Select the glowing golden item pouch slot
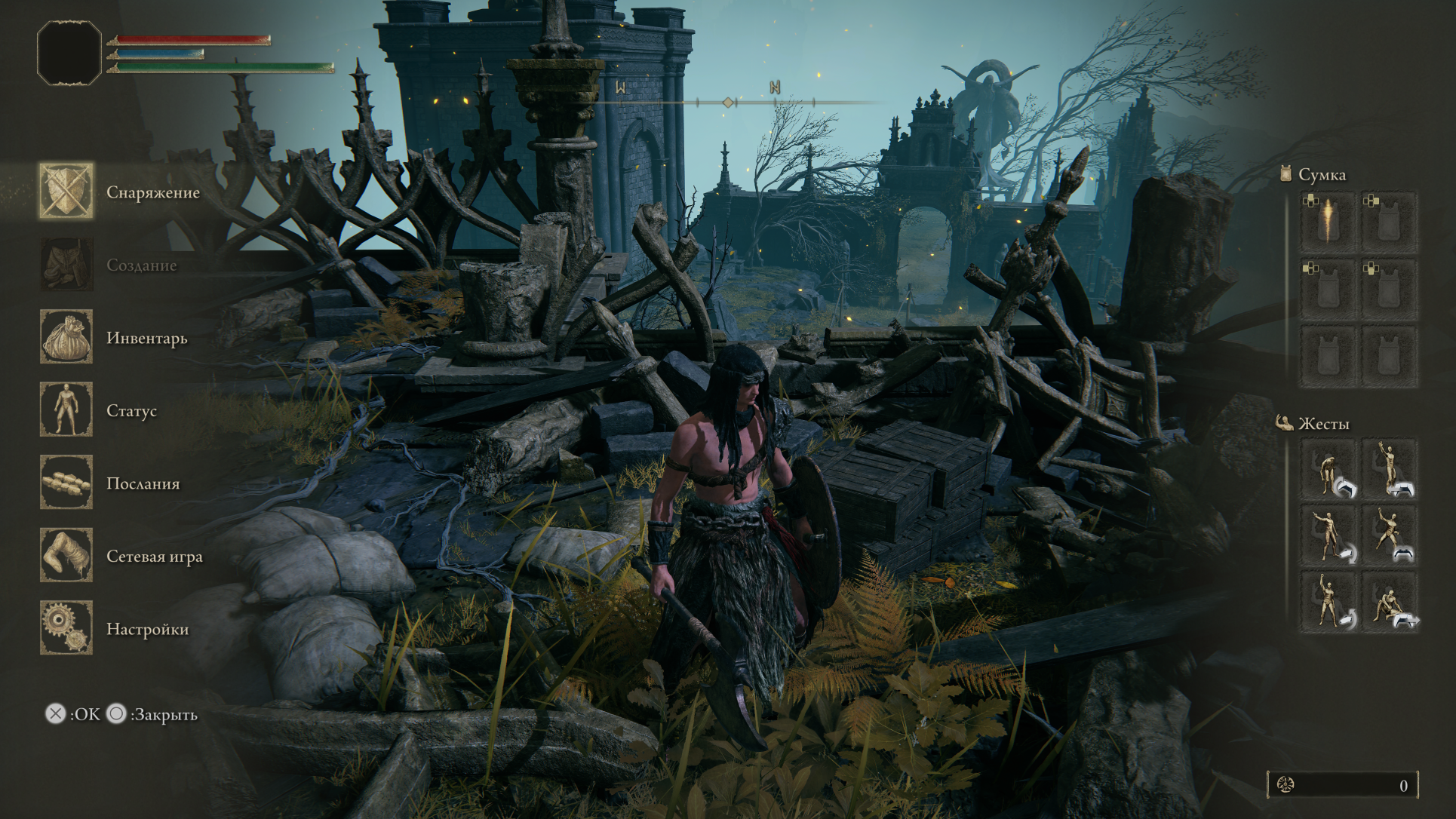1456x819 pixels. [x=1329, y=222]
